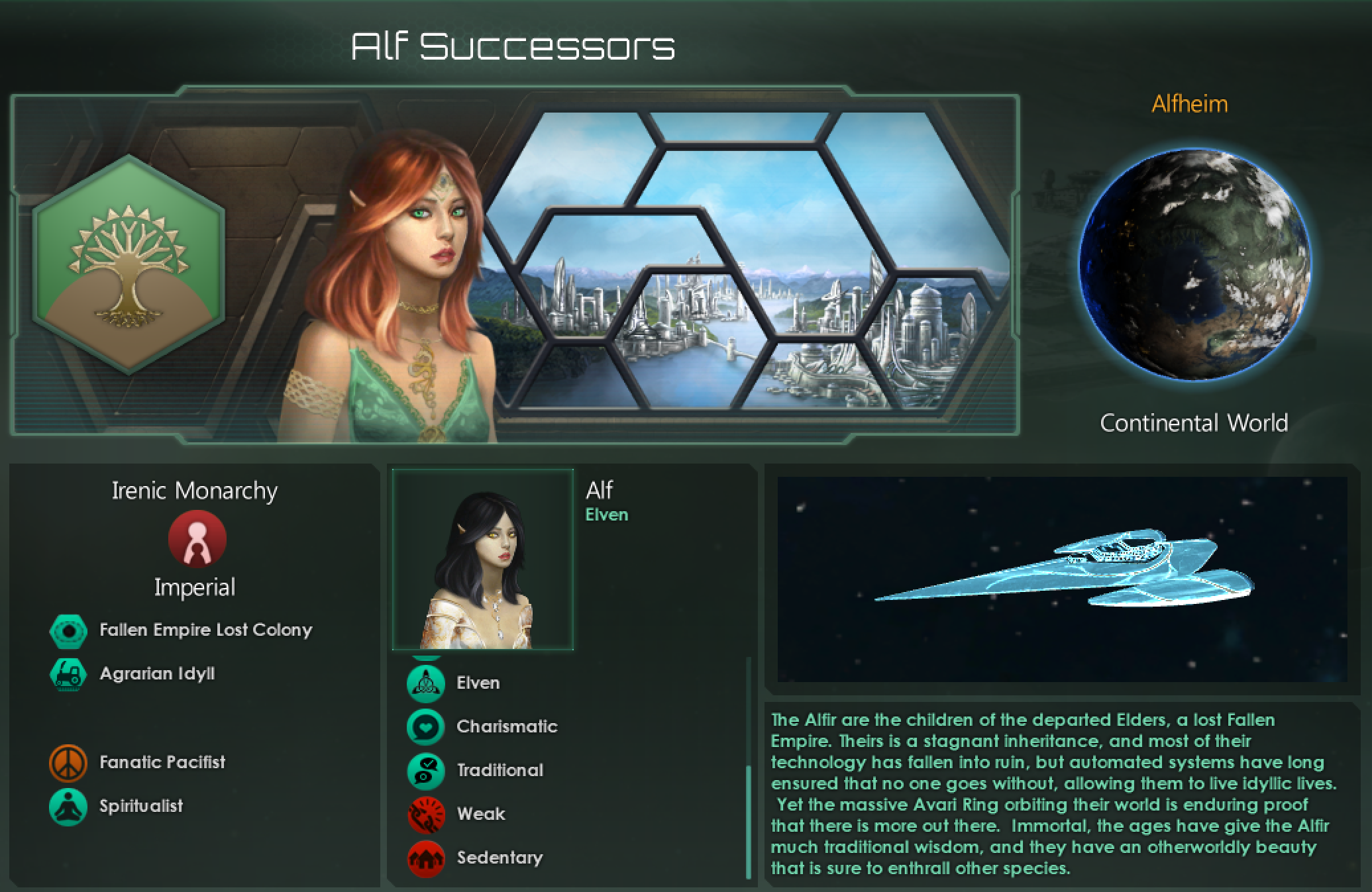Click the Spiritualist ethic icon
Image resolution: width=1372 pixels, height=892 pixels.
(69, 806)
